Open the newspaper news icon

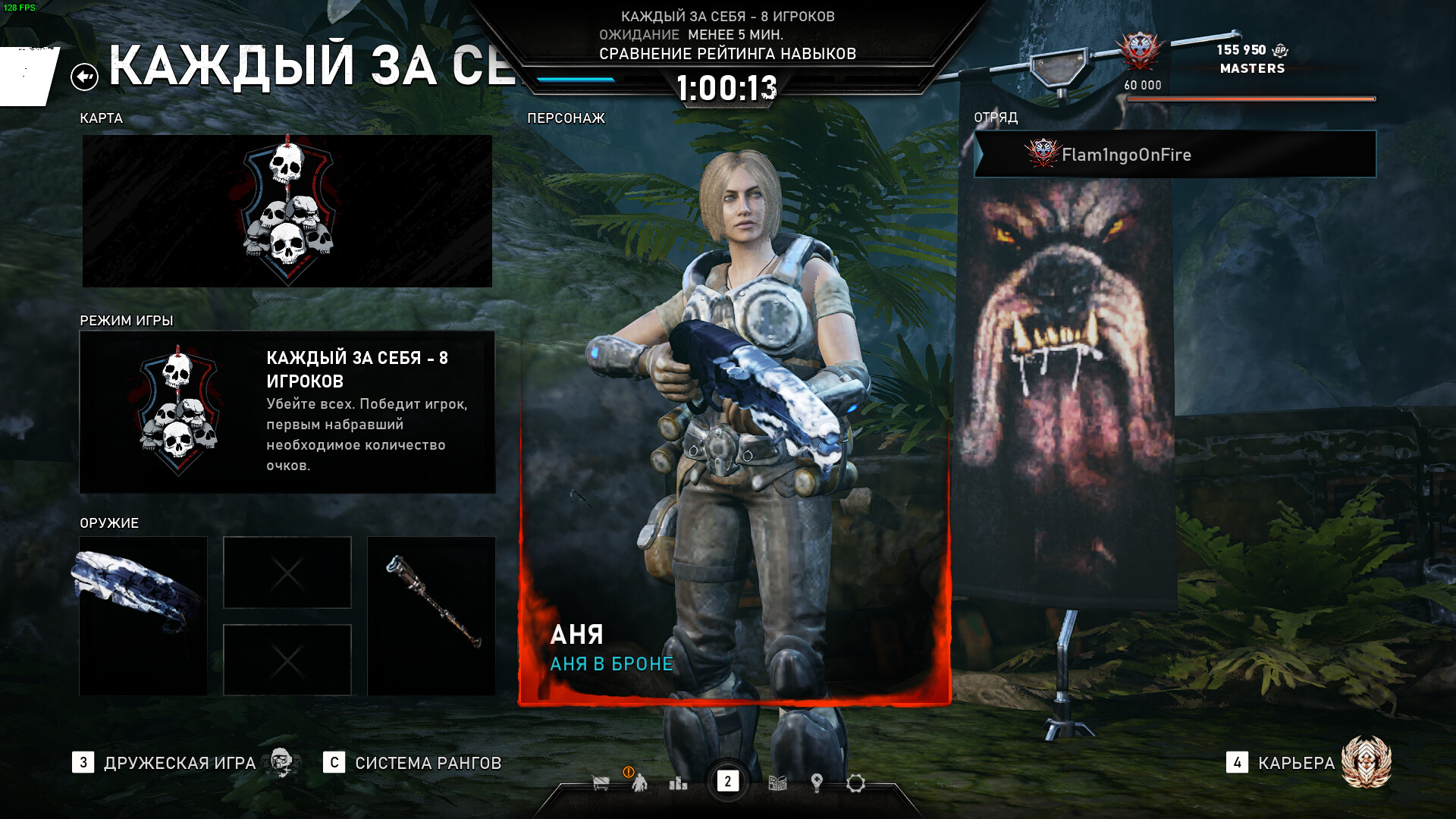[777, 783]
